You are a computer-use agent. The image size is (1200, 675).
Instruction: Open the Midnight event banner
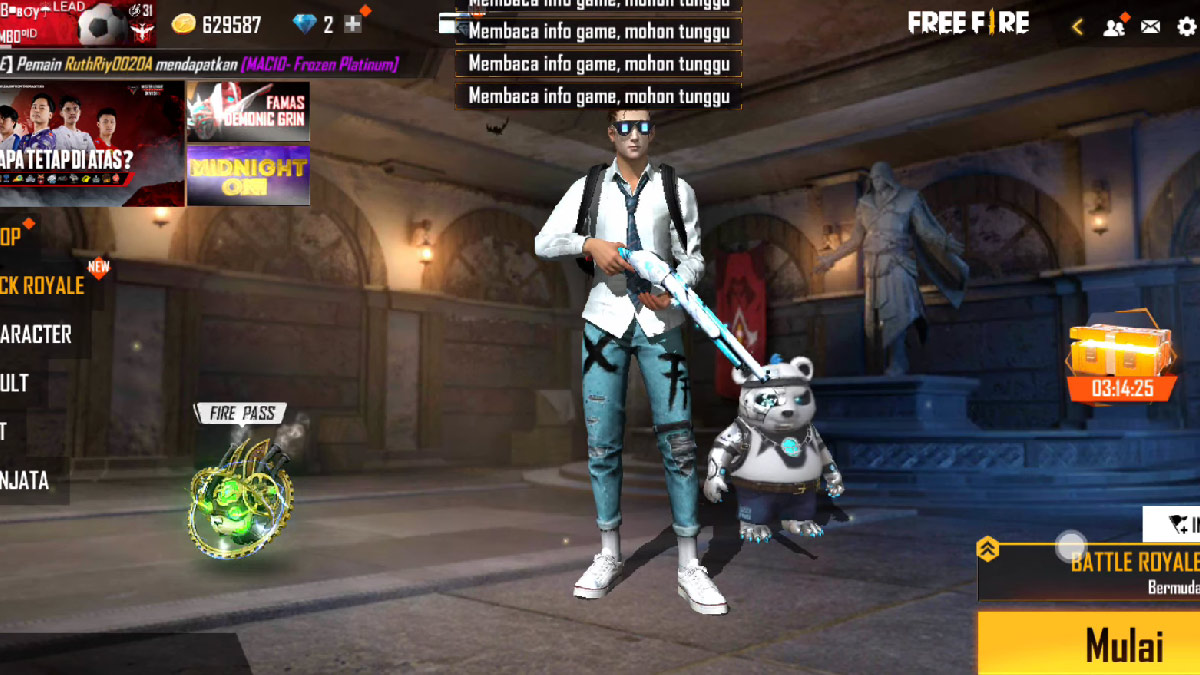[248, 175]
